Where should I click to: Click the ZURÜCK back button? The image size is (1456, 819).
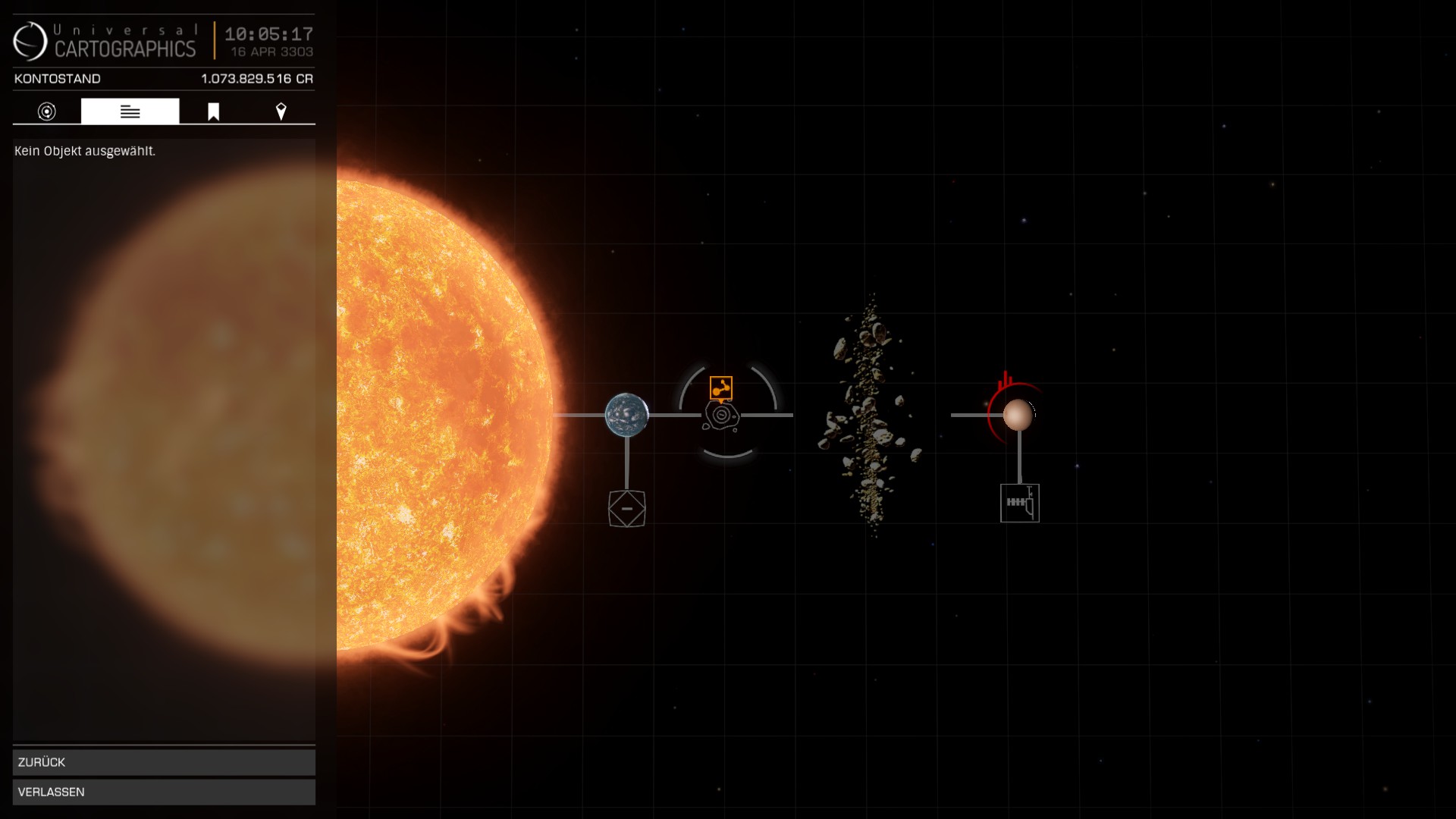coord(164,762)
